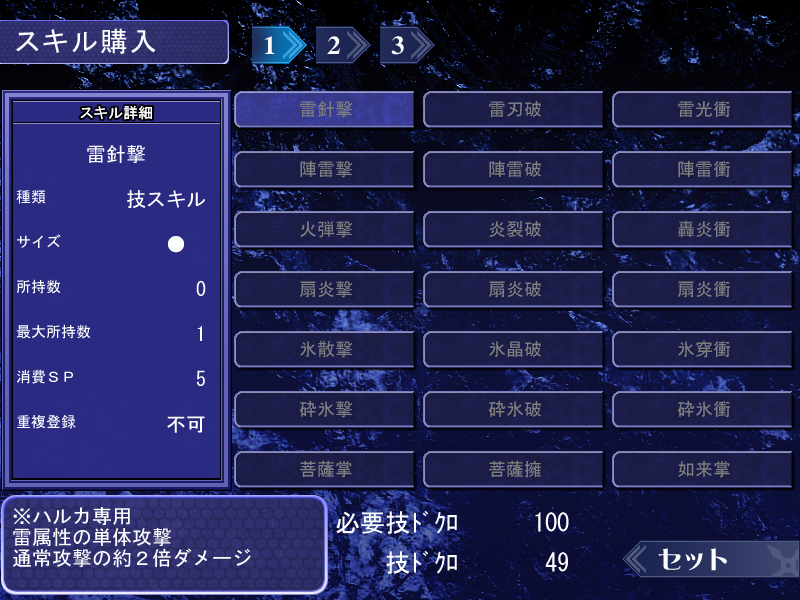Select the 炎裂破 skill
This screenshot has width=800, height=600.
pyautogui.click(x=514, y=229)
